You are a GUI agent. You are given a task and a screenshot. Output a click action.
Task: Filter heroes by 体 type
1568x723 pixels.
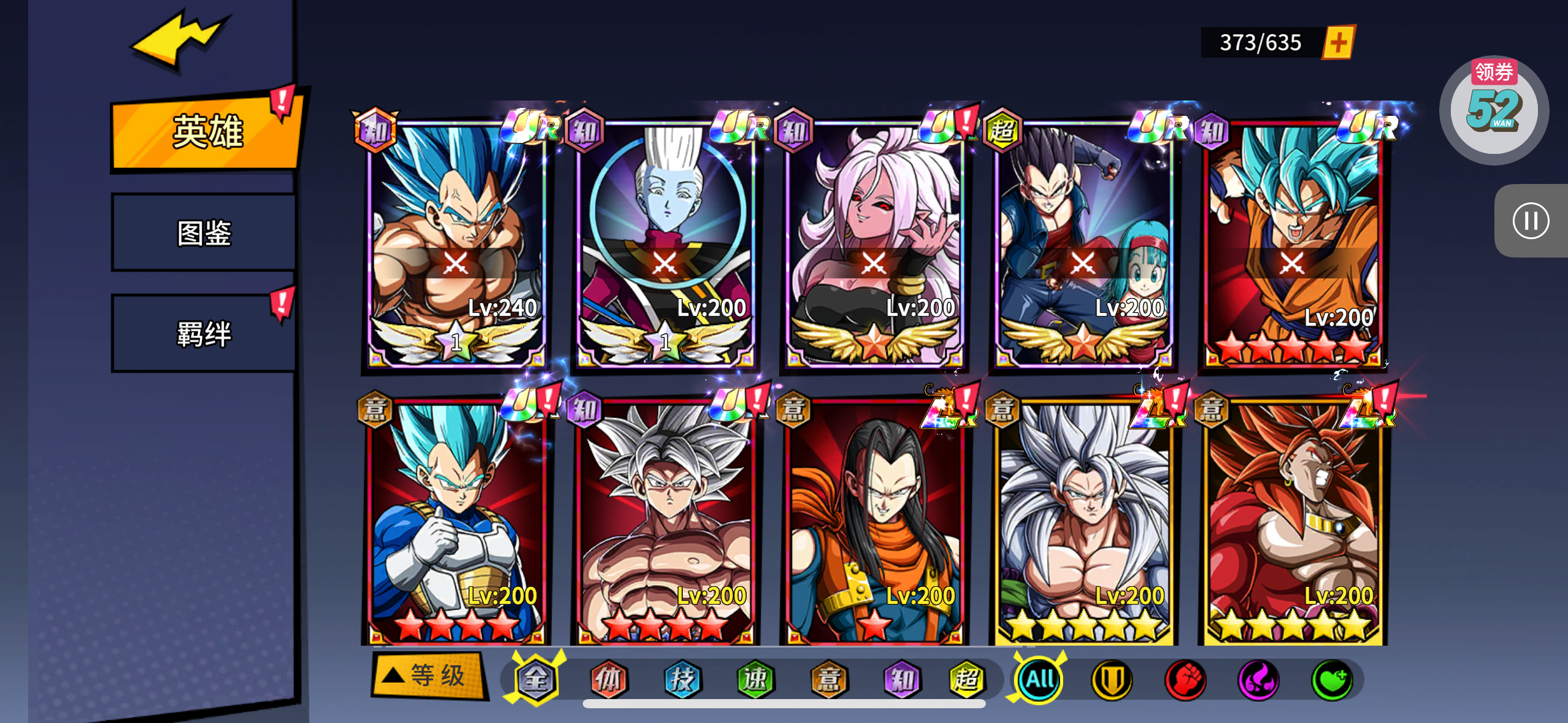click(609, 679)
